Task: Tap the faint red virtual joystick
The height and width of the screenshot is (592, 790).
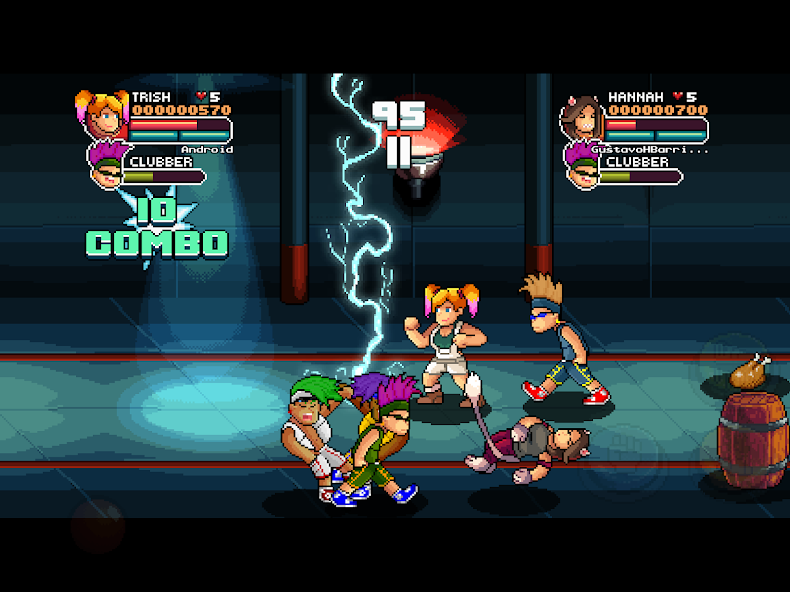Action: tap(97, 525)
